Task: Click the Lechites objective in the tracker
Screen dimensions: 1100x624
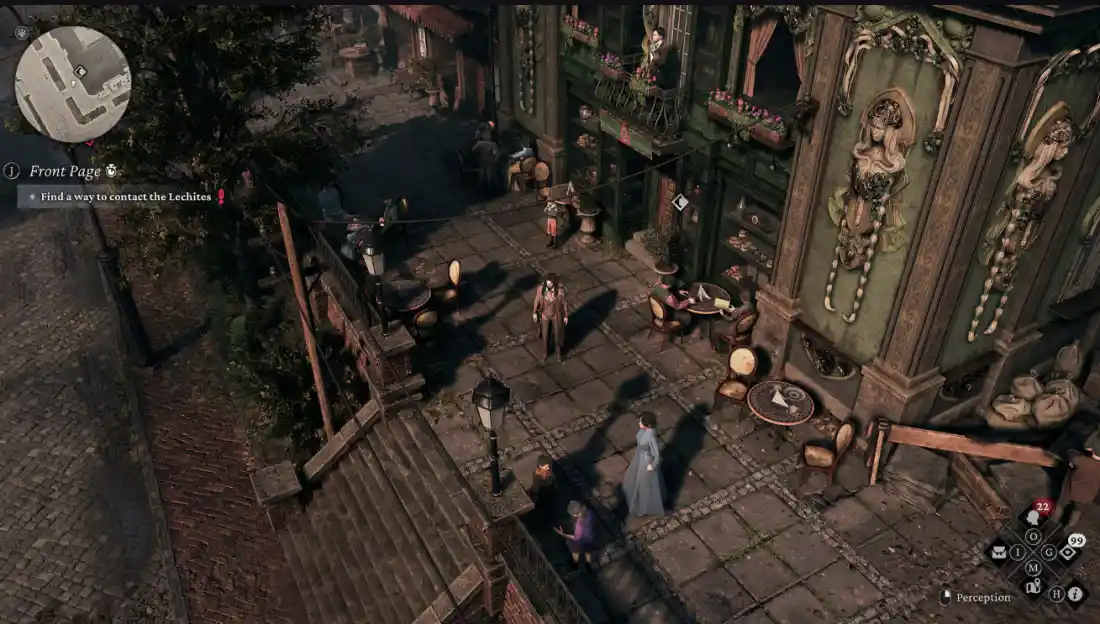Action: 125,197
